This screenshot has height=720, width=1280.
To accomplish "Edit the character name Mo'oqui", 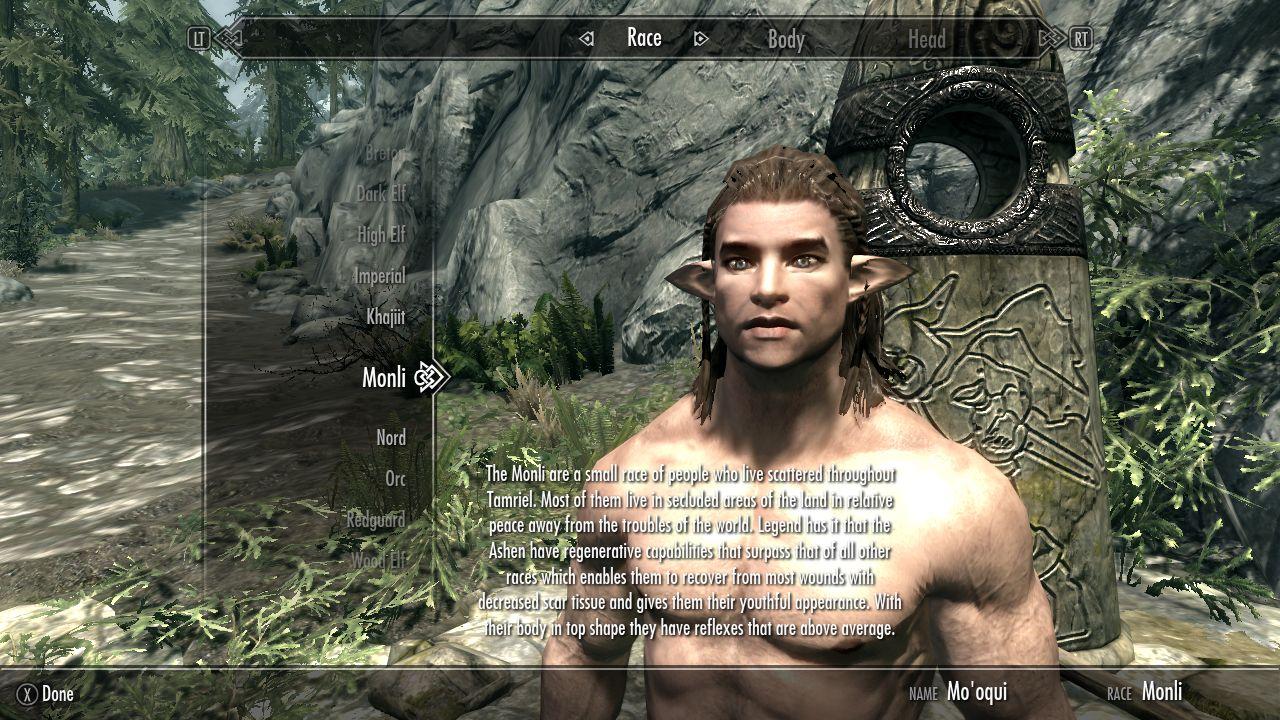I will pyautogui.click(x=976, y=691).
